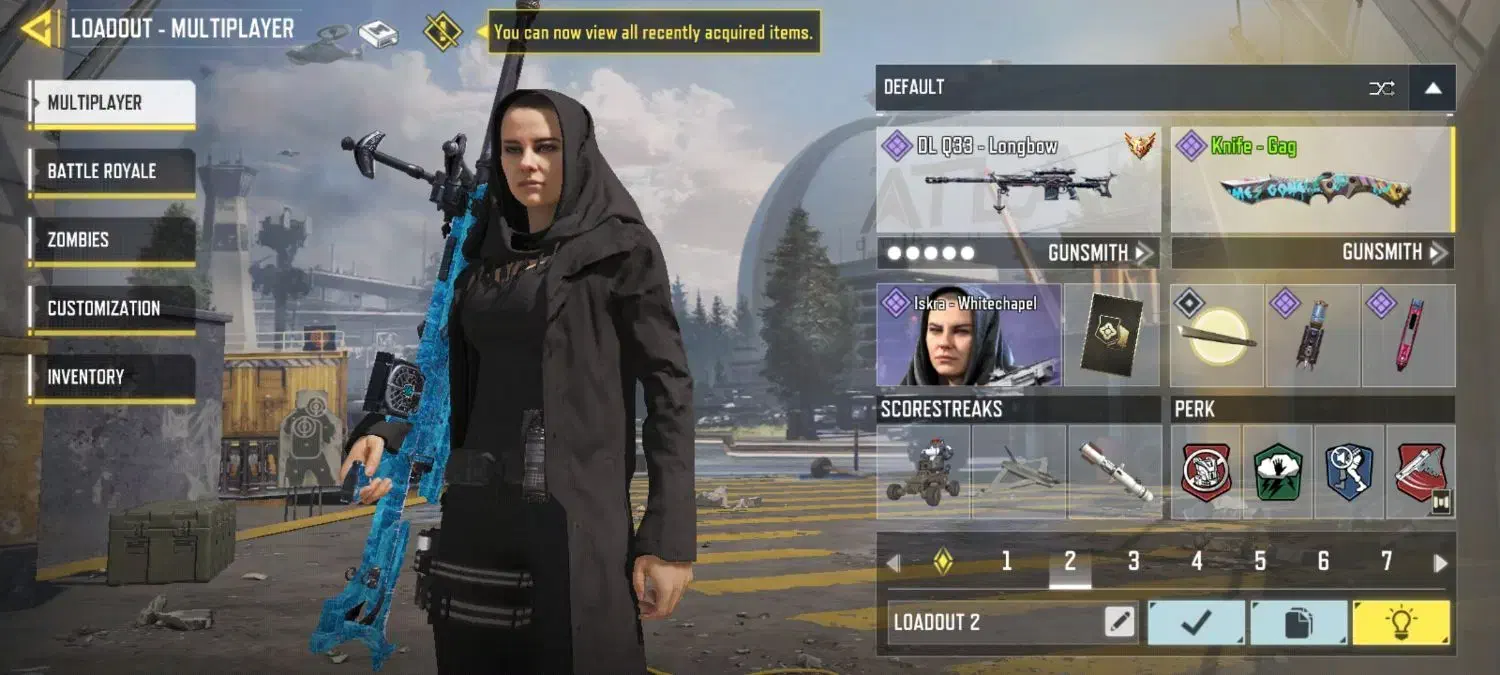Show next loadouts with the right arrow
The image size is (1500, 675).
tap(1440, 563)
